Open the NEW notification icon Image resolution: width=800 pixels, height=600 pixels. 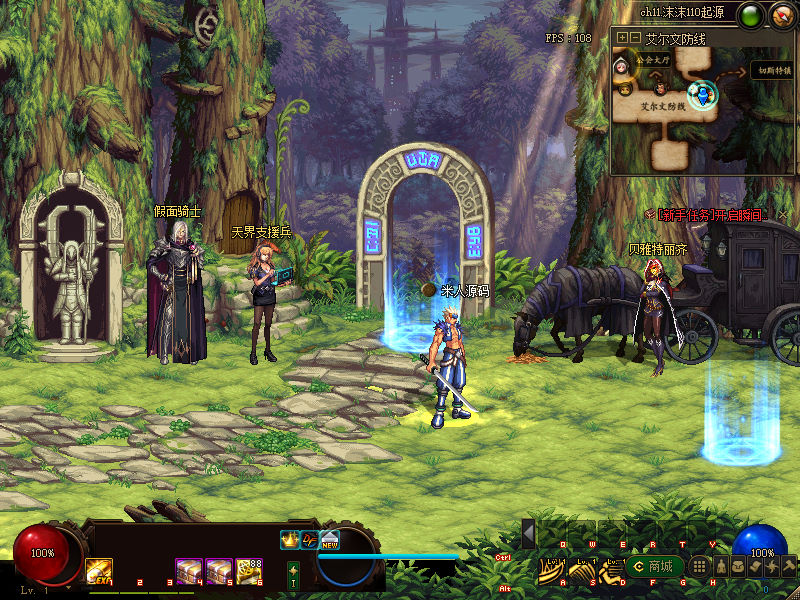pos(330,539)
